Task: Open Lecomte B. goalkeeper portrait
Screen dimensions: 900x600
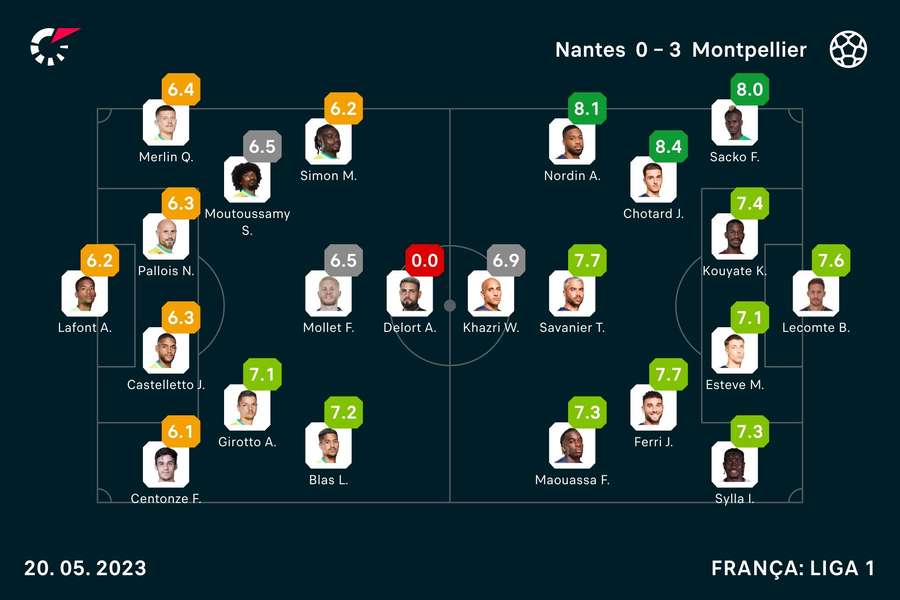Action: [x=815, y=293]
